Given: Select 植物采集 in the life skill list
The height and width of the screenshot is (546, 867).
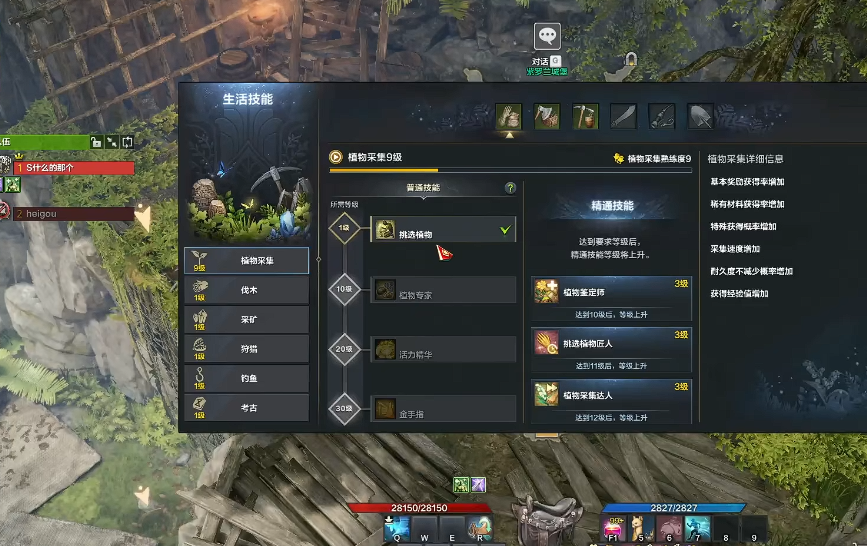Looking at the screenshot, I should click(247, 261).
